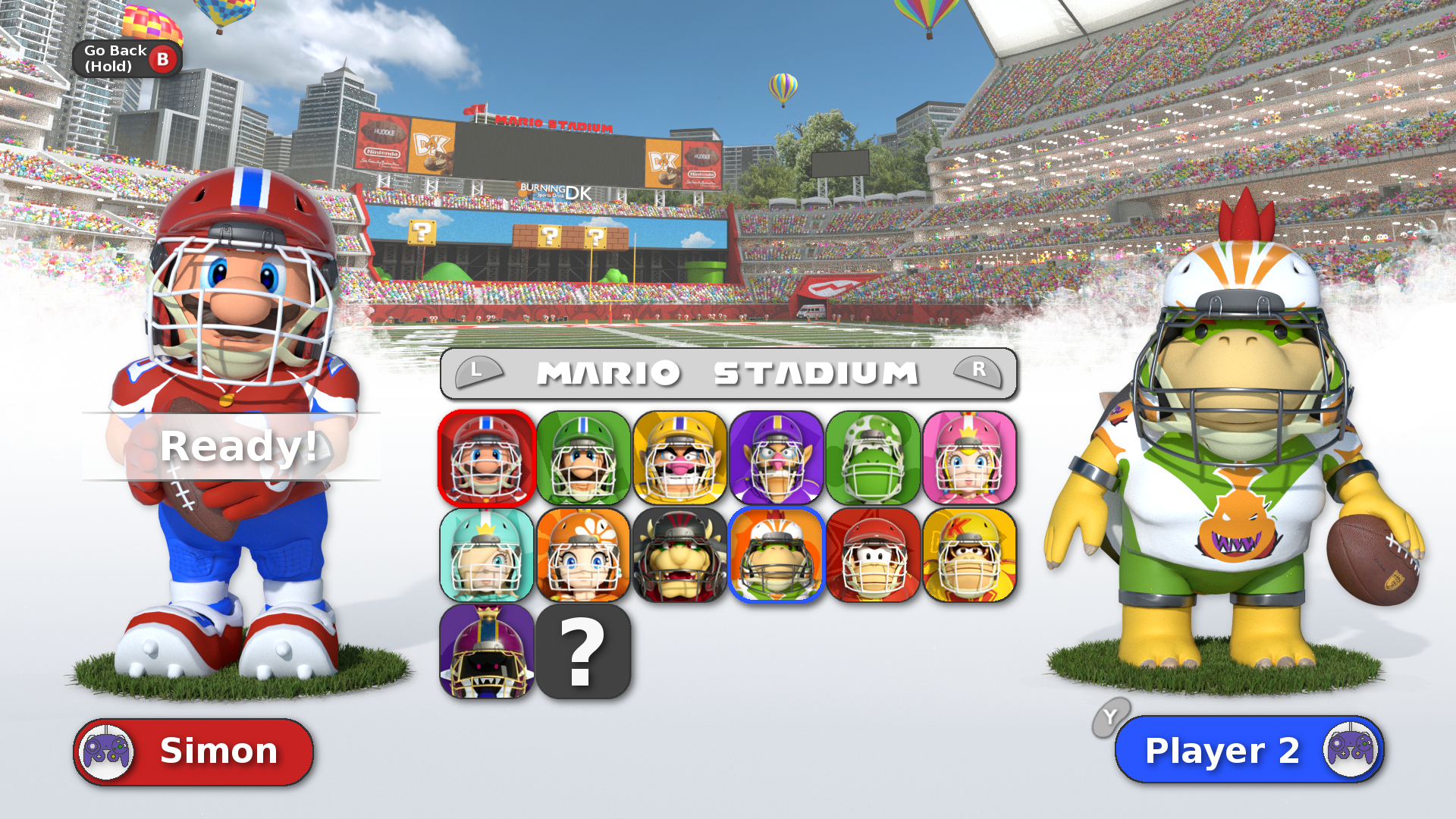Select Mario's red helmet portrait
The width and height of the screenshot is (1456, 819).
[x=487, y=459]
